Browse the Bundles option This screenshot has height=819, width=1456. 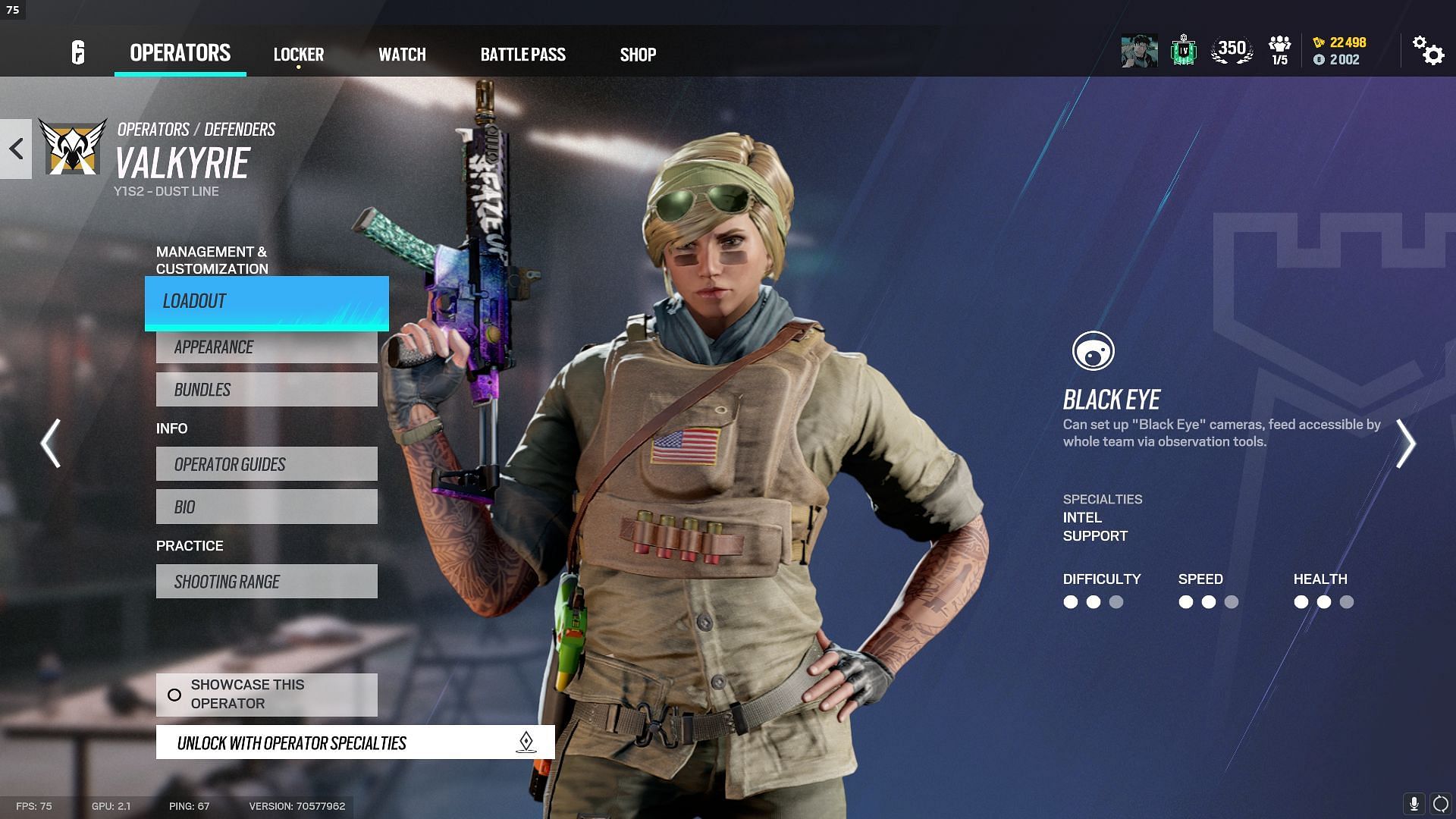tap(266, 390)
